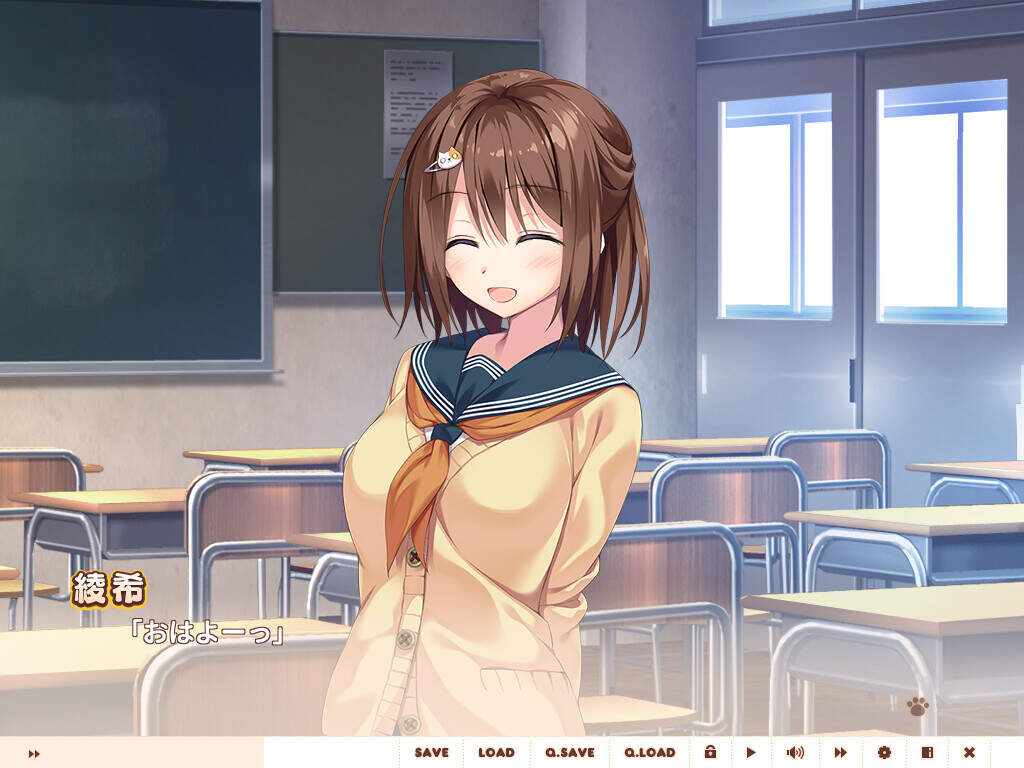This screenshot has height=768, width=1024.
Task: Open the LOAD menu
Action: coord(496,753)
